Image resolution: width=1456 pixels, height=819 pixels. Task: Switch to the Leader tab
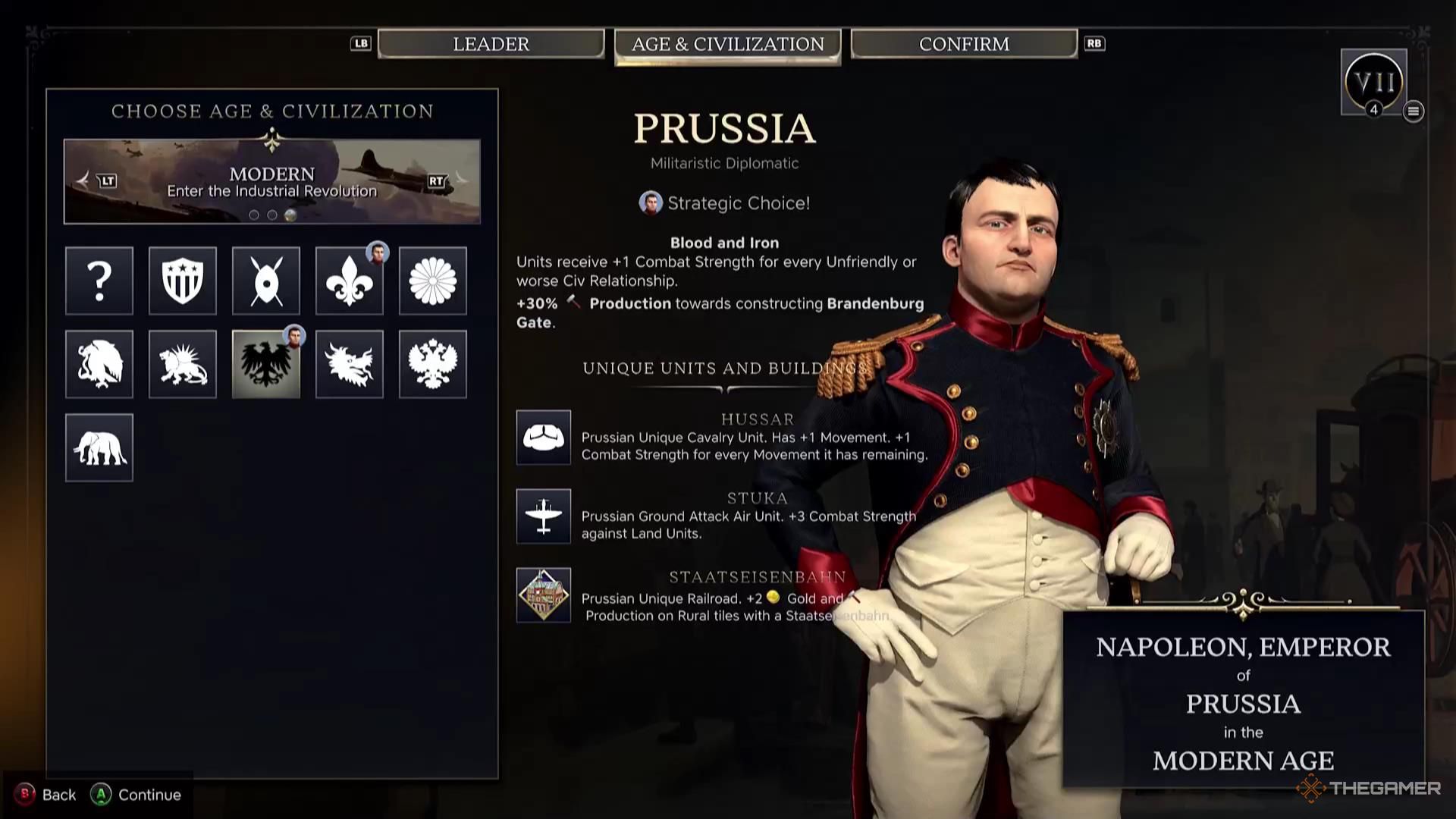491,44
